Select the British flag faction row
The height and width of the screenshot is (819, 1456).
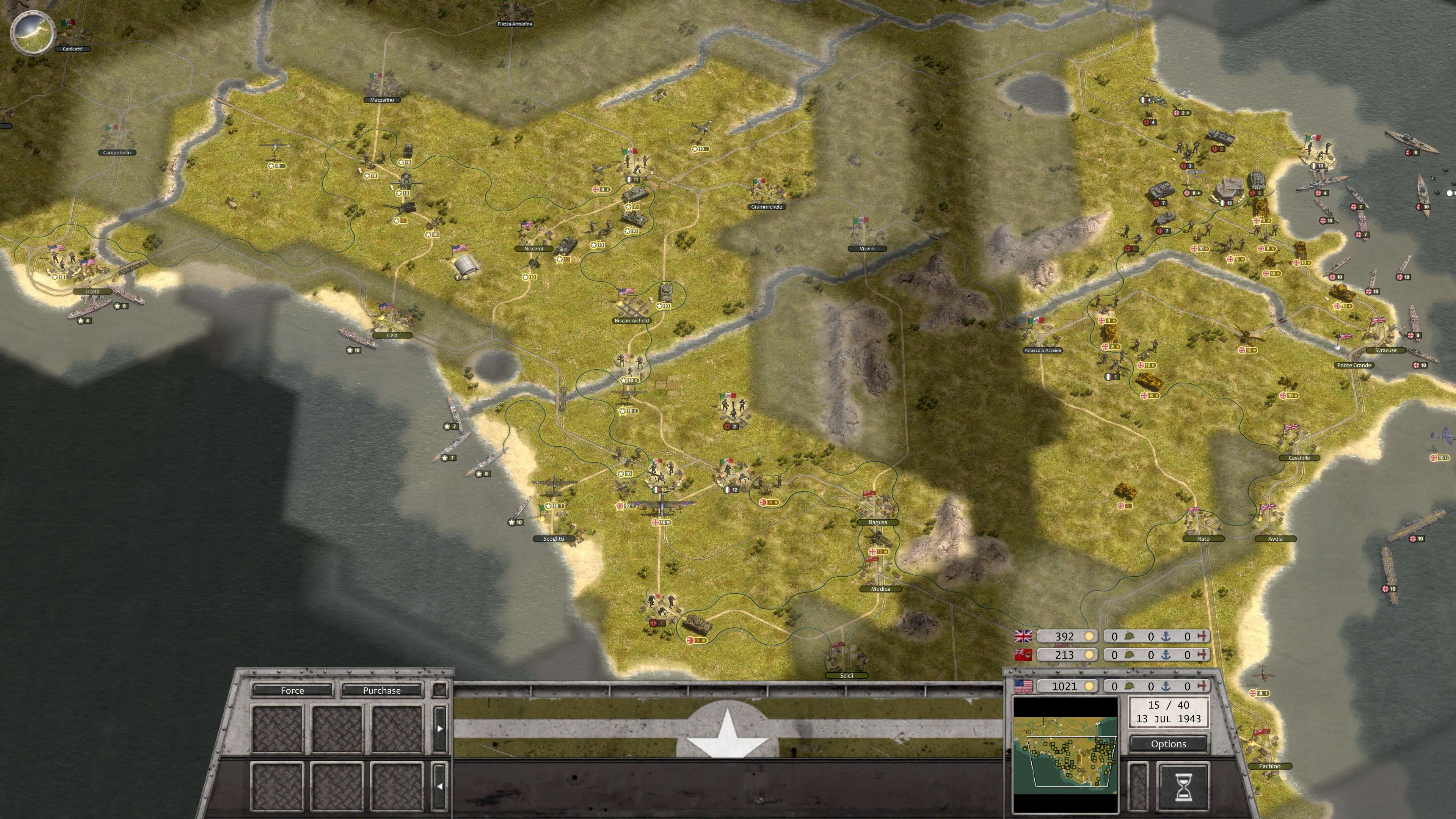[x=1024, y=637]
